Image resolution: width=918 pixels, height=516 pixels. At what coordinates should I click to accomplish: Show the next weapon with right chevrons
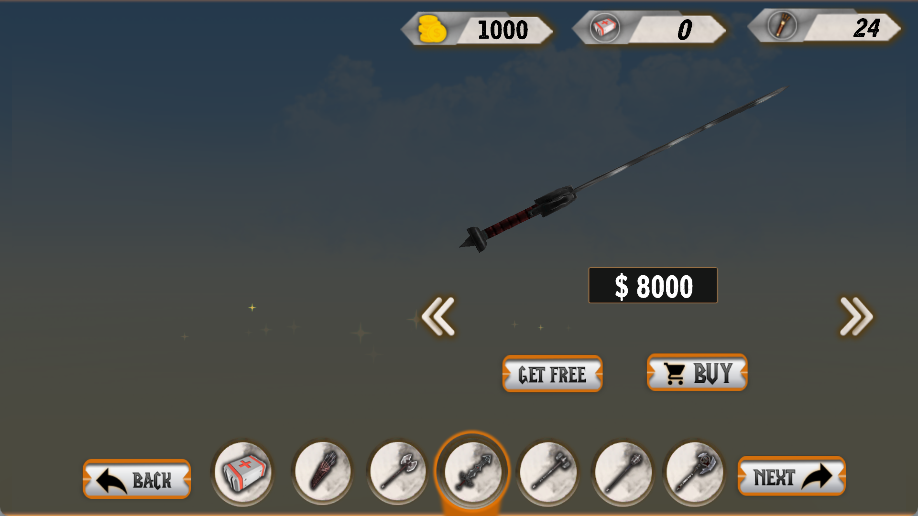[856, 316]
